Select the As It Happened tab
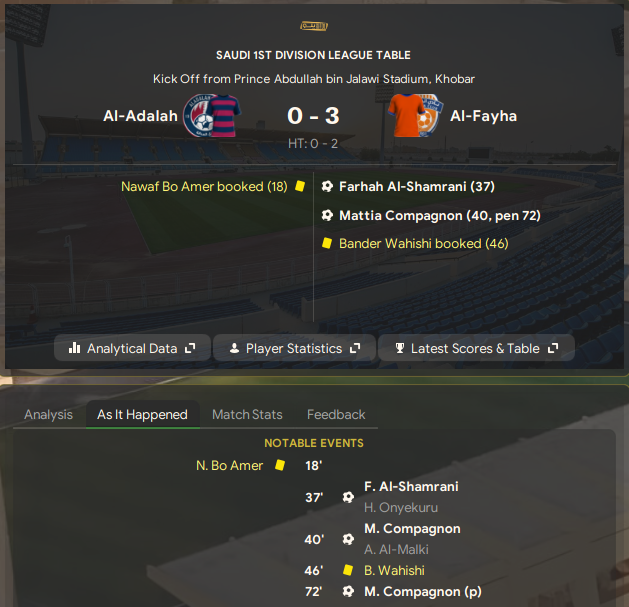The width and height of the screenshot is (629, 607). click(x=142, y=414)
